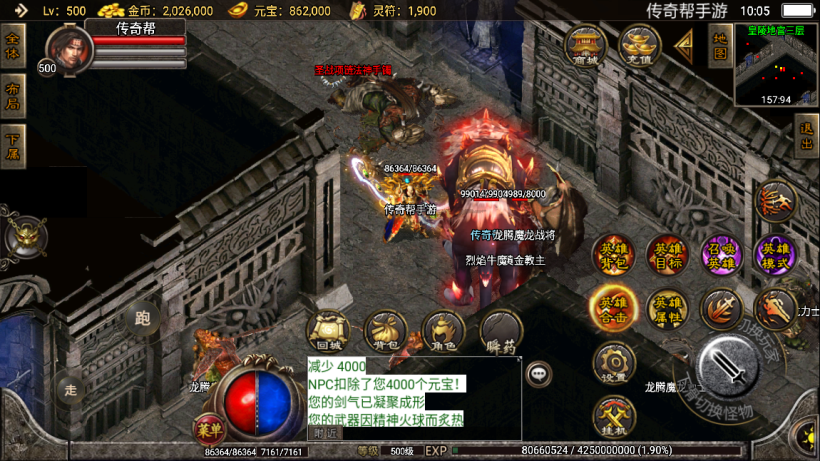The image size is (820, 461).
Task: Use the 瞬药 instant potion button
Action: tap(501, 331)
